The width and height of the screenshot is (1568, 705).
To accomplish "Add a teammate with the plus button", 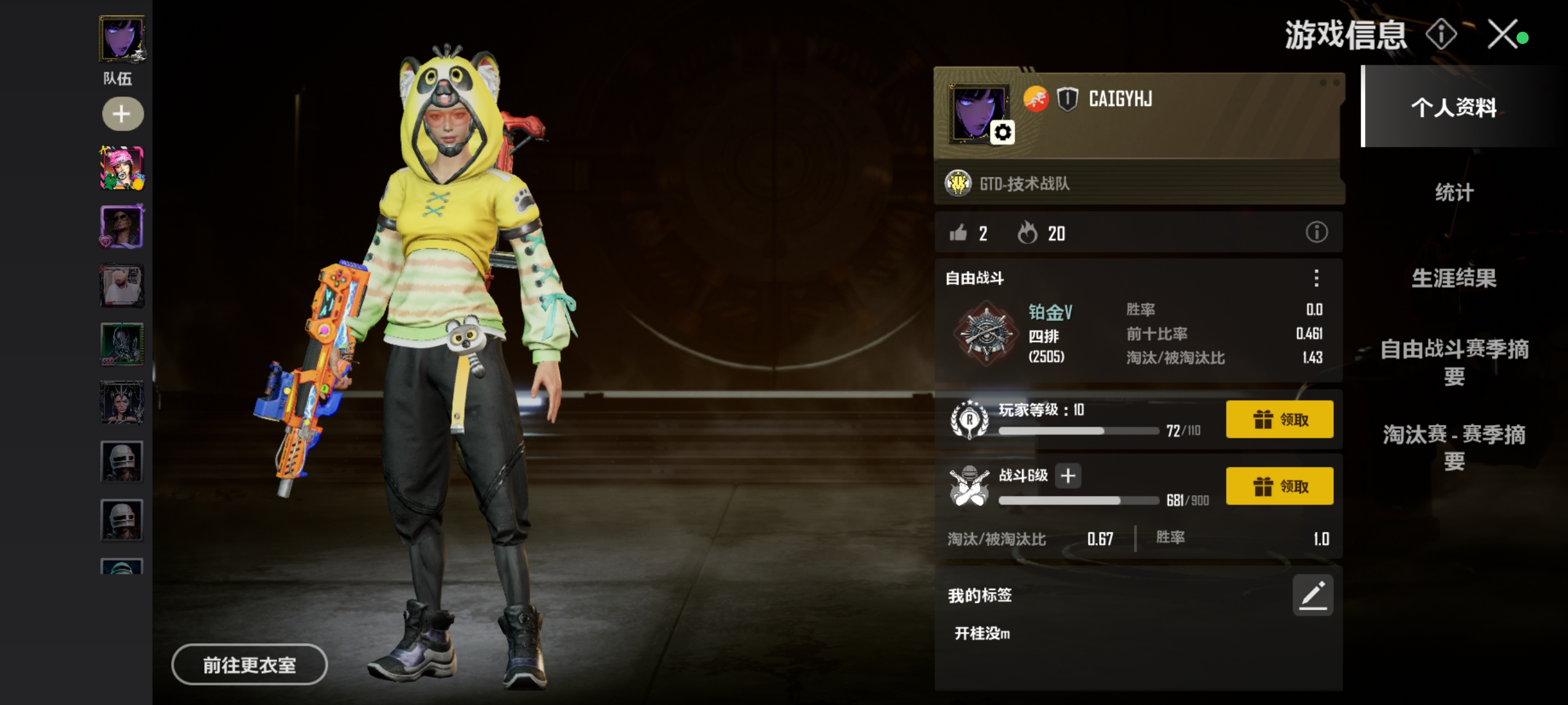I will (x=122, y=114).
